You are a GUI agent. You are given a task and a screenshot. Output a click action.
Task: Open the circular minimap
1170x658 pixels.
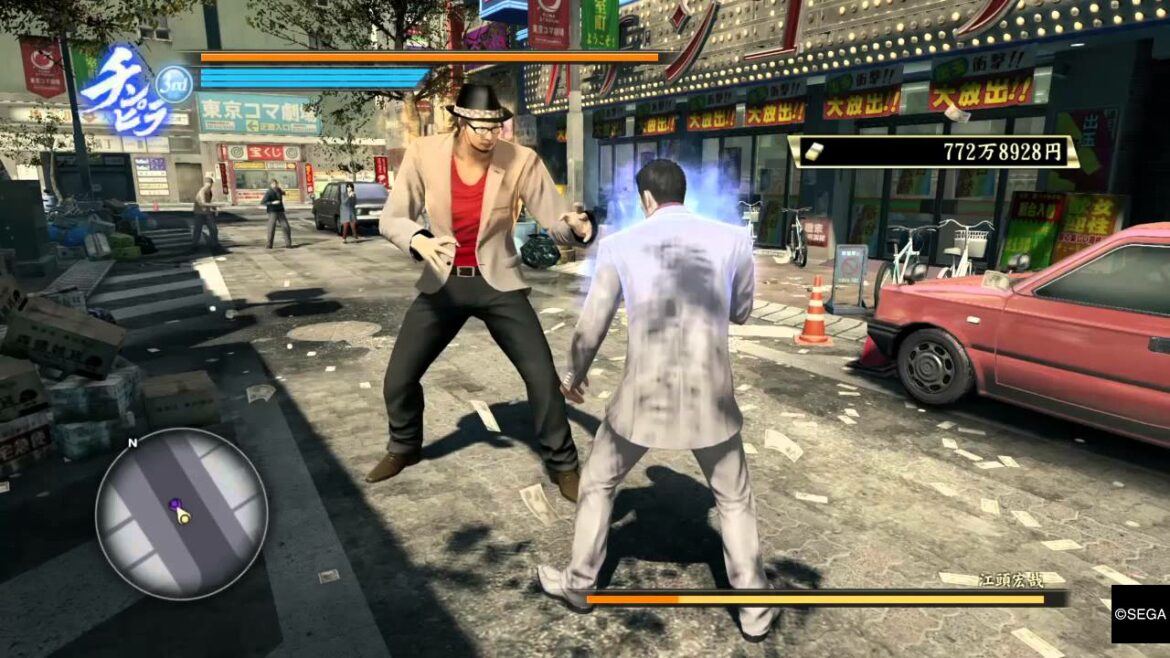point(181,514)
